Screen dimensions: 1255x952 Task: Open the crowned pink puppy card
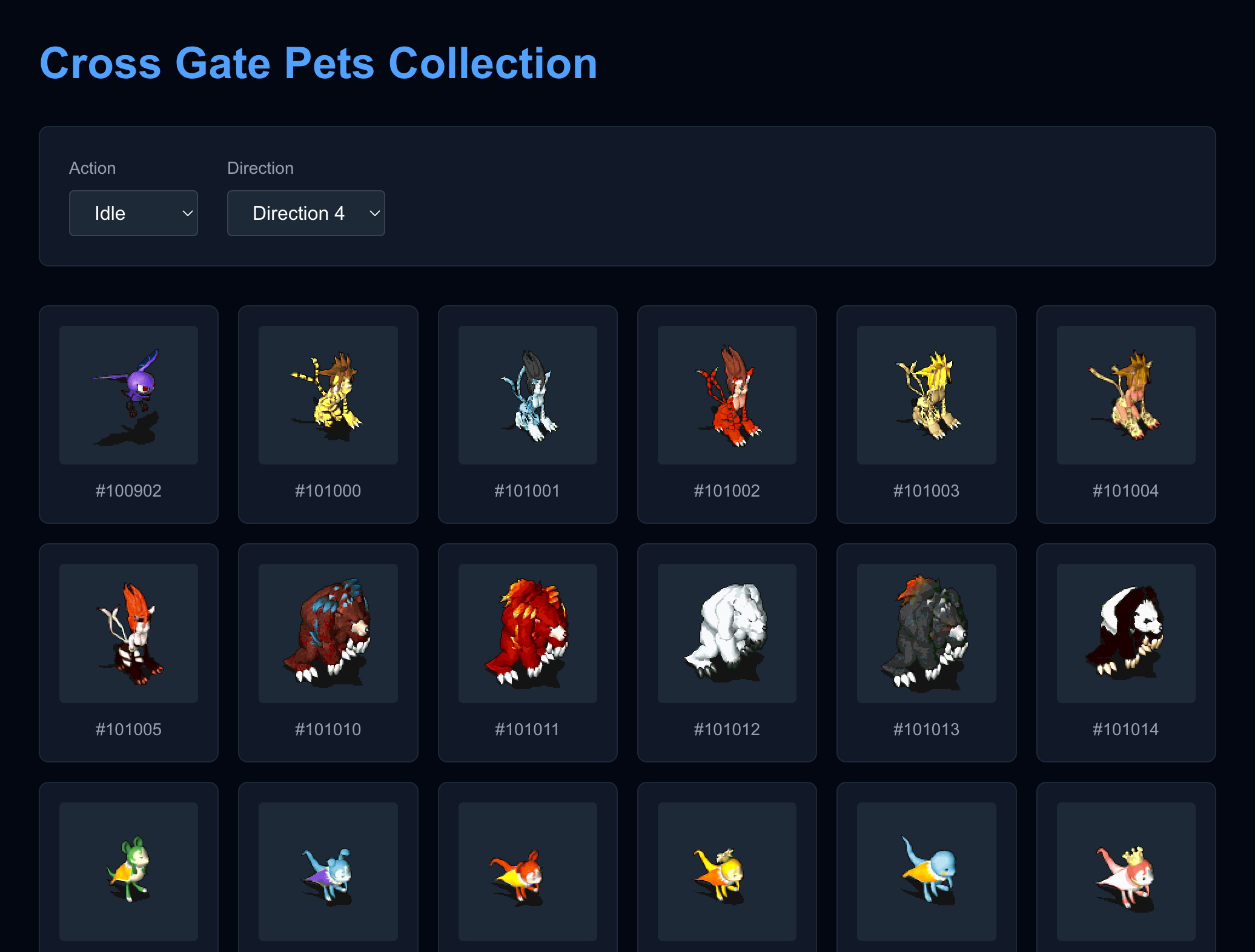click(1125, 872)
